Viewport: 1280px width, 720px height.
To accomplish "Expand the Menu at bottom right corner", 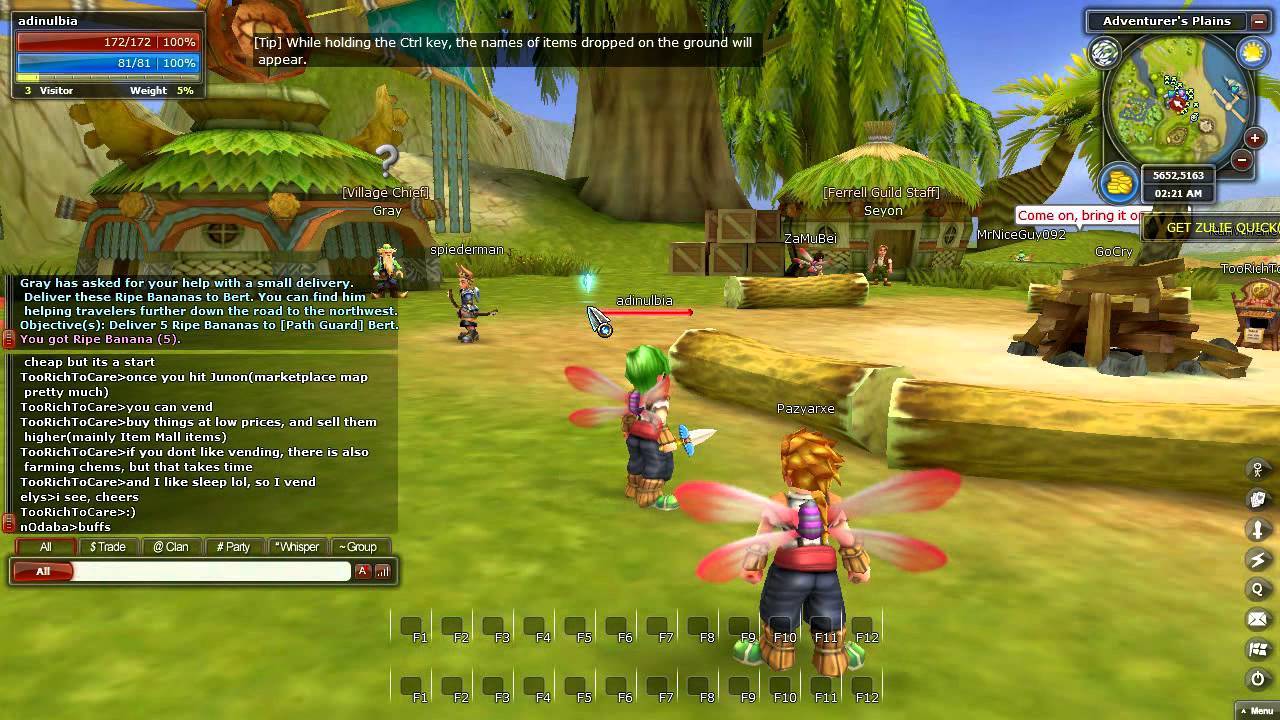I will 1260,710.
